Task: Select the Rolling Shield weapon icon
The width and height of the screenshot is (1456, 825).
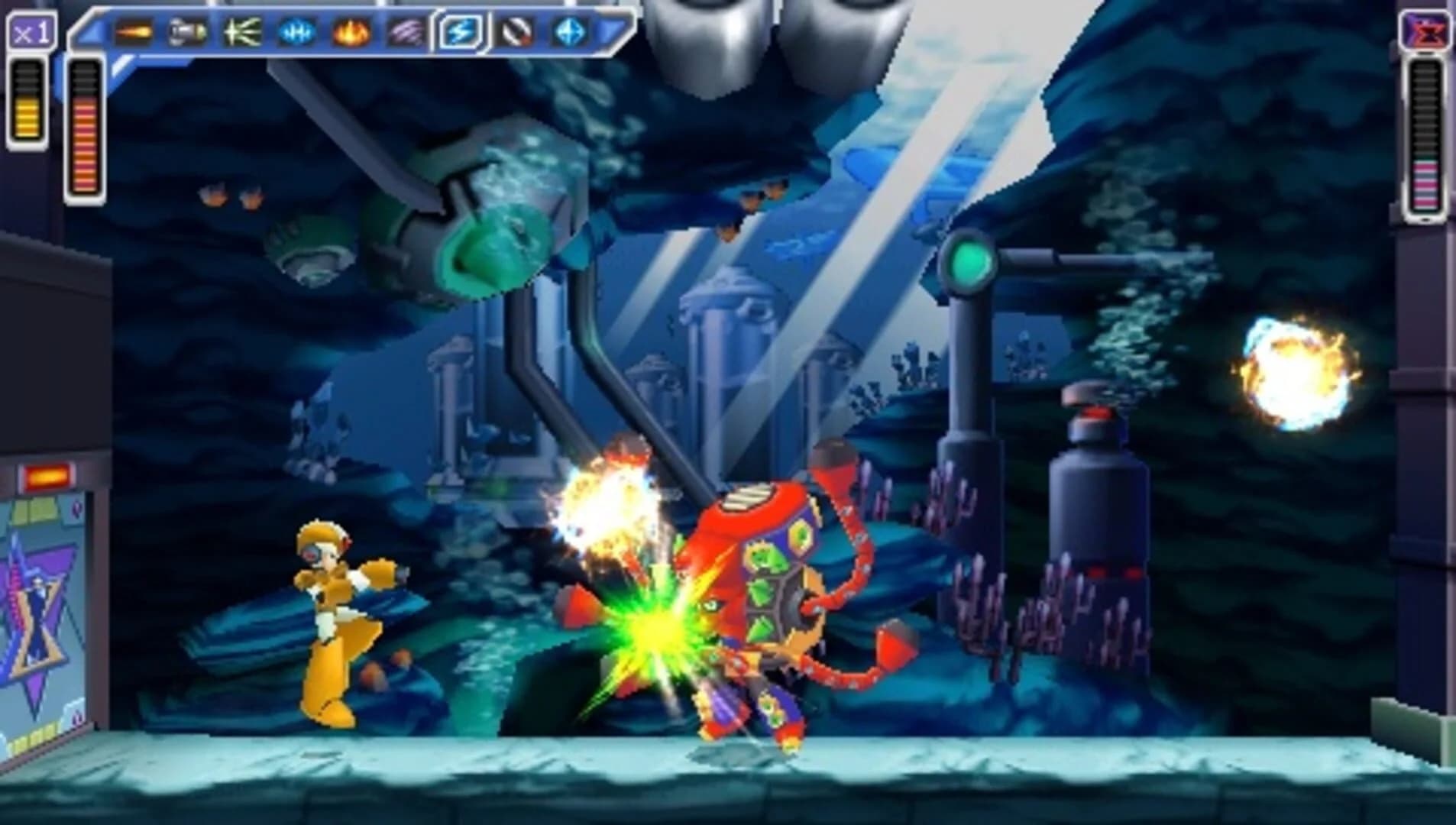Action: click(514, 32)
